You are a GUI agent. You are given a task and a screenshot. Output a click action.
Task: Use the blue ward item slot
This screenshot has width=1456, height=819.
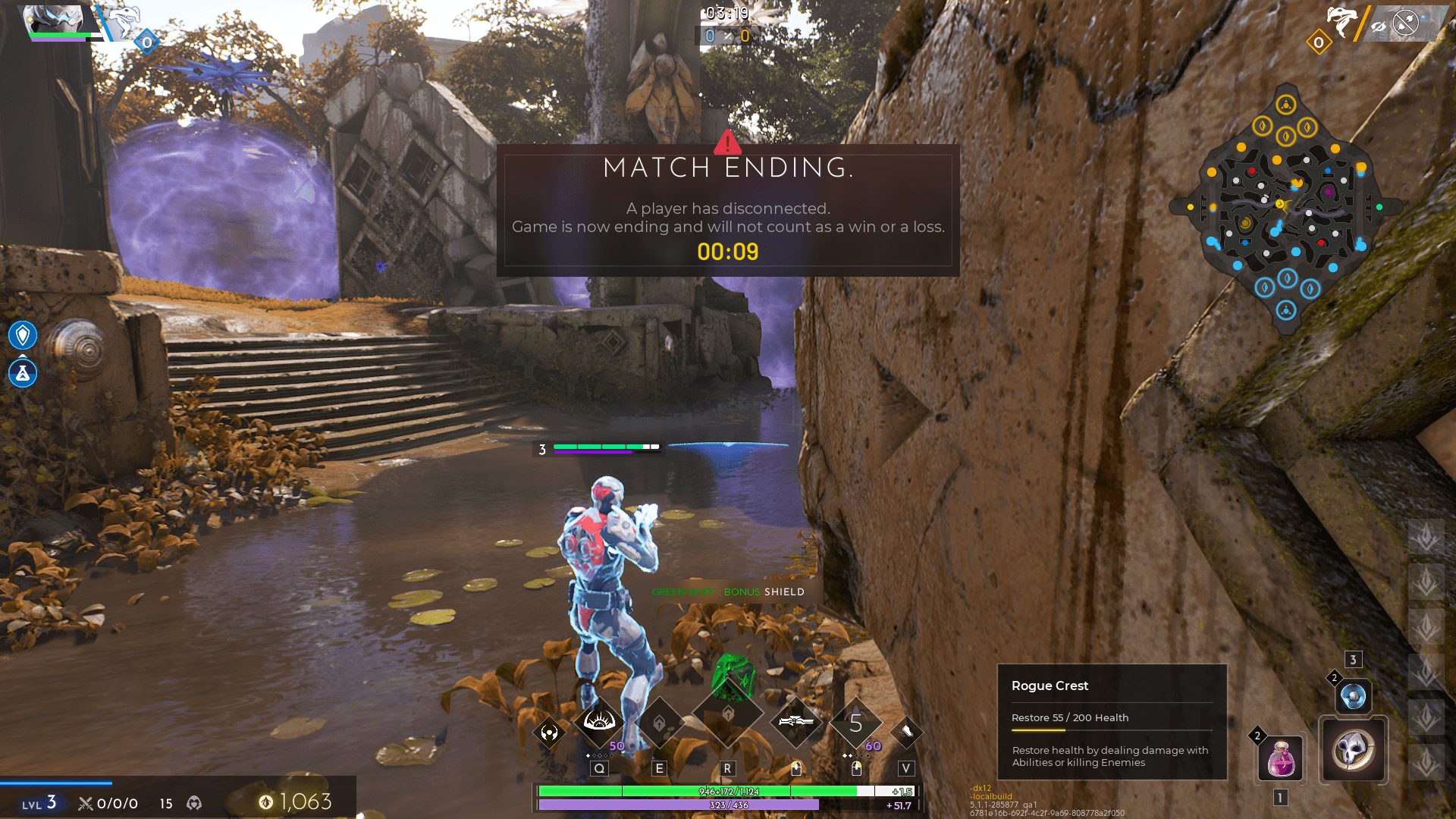click(x=1353, y=695)
